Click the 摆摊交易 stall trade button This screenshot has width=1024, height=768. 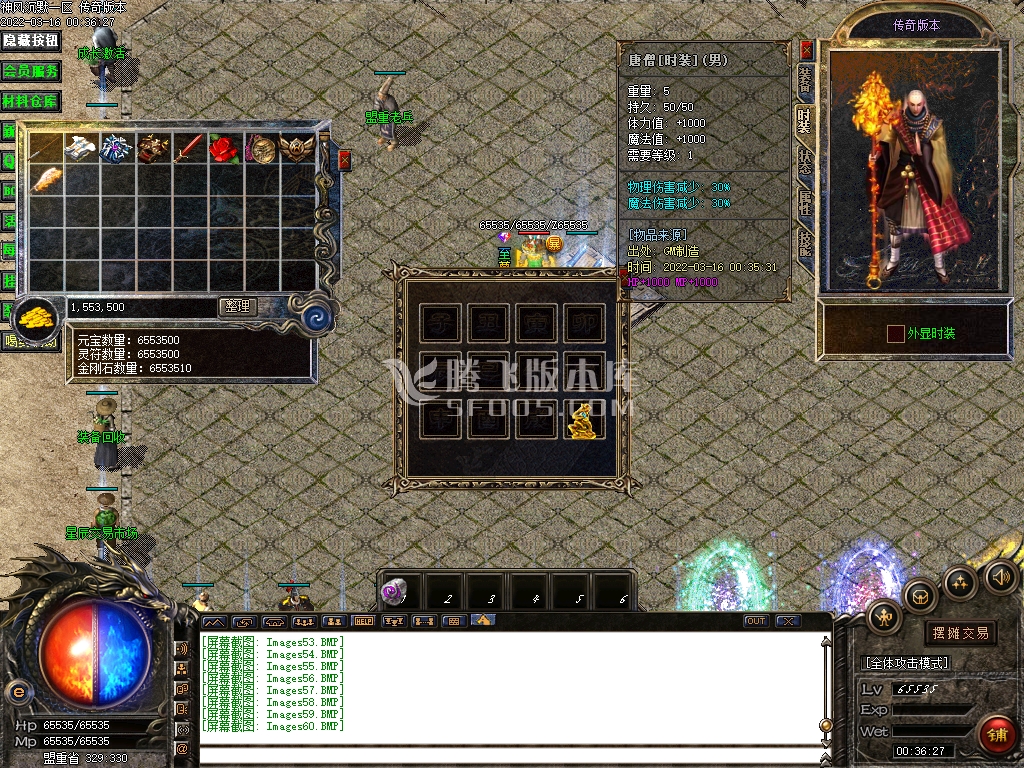coord(960,632)
